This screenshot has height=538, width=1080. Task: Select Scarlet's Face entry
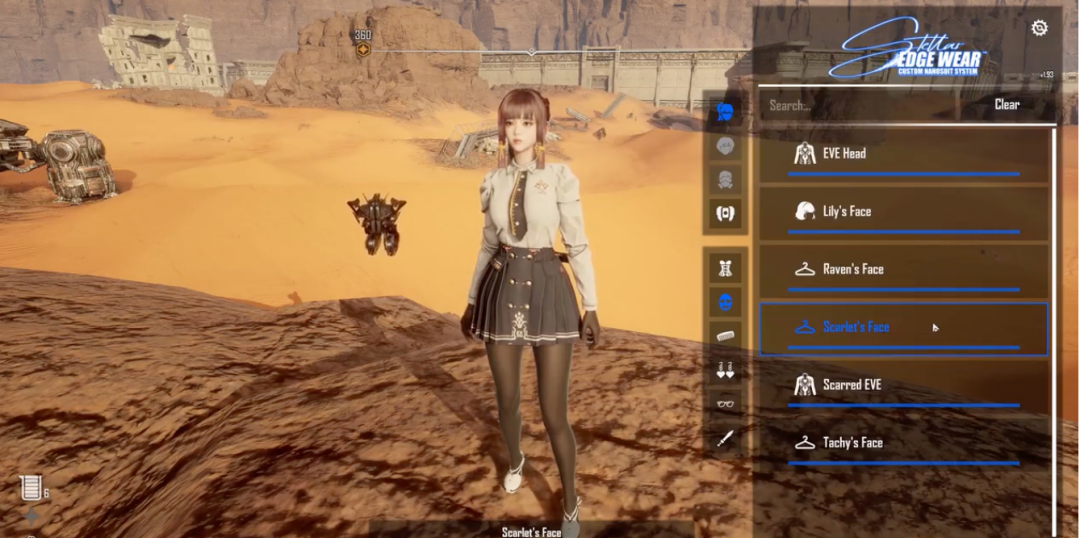coord(903,328)
